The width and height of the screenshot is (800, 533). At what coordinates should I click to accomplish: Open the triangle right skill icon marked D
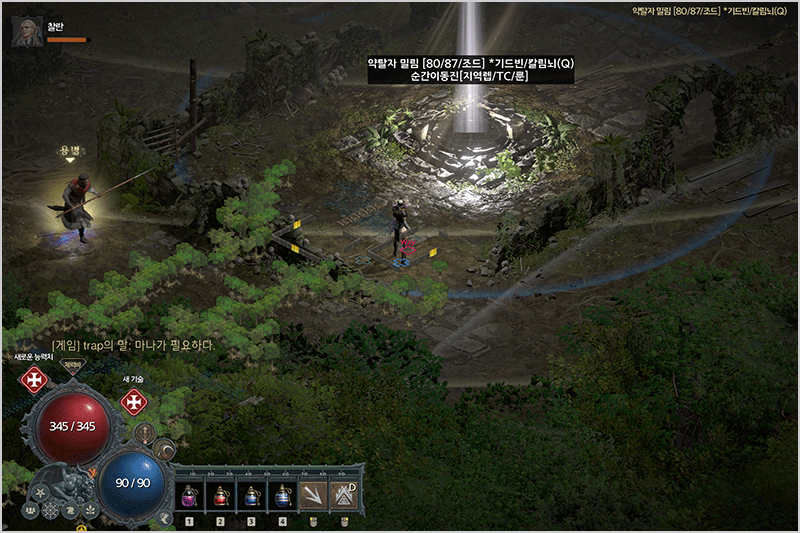tap(345, 495)
